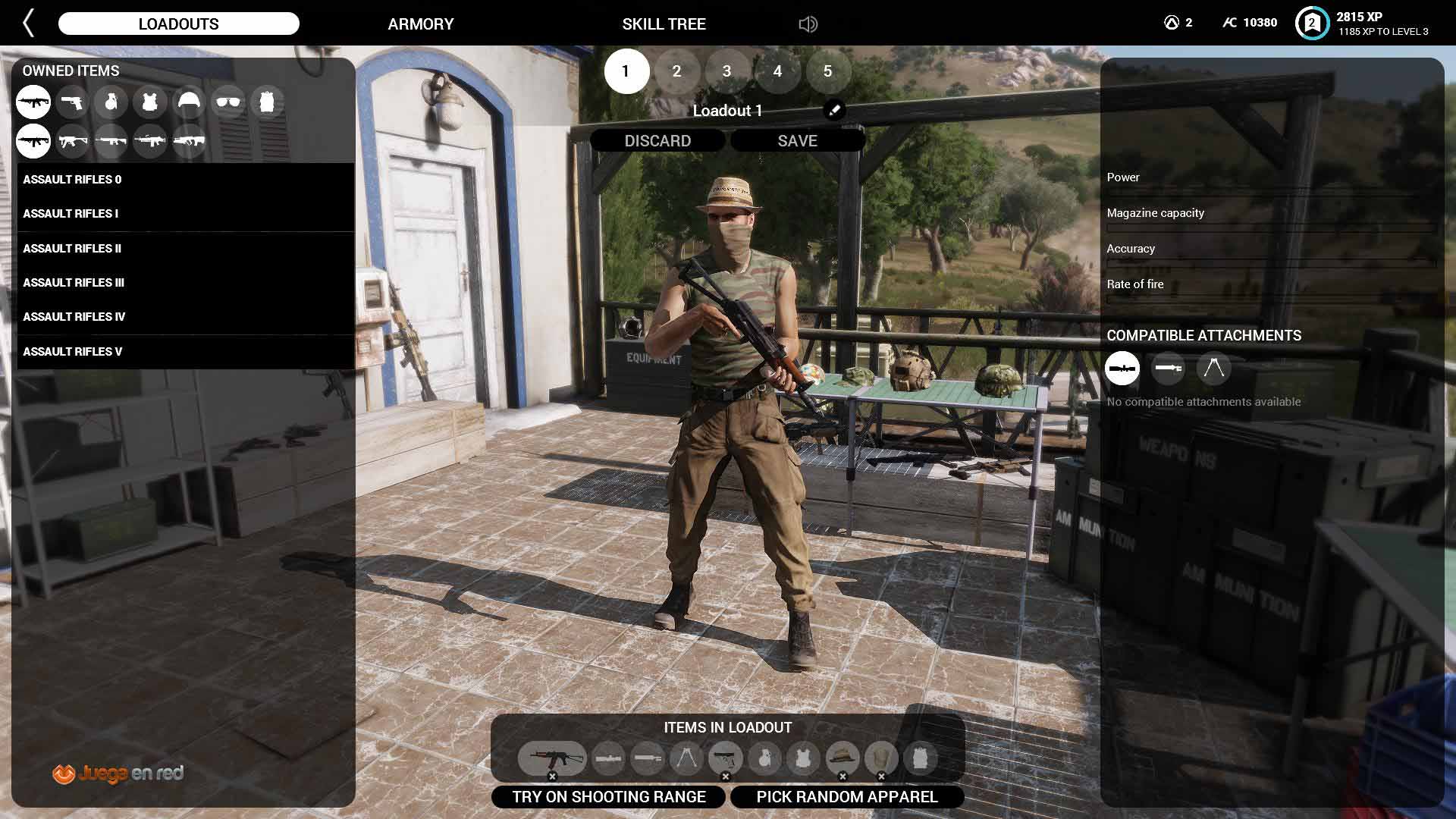Select loadout slot 2
Screen dimensions: 1456x819
pos(676,71)
